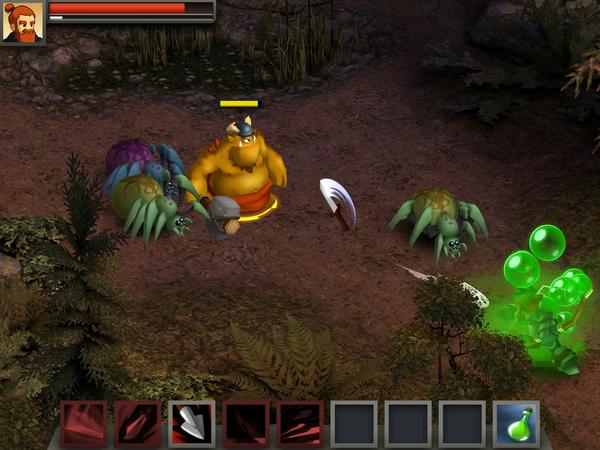Use the green potion in the hotbar

point(516,424)
